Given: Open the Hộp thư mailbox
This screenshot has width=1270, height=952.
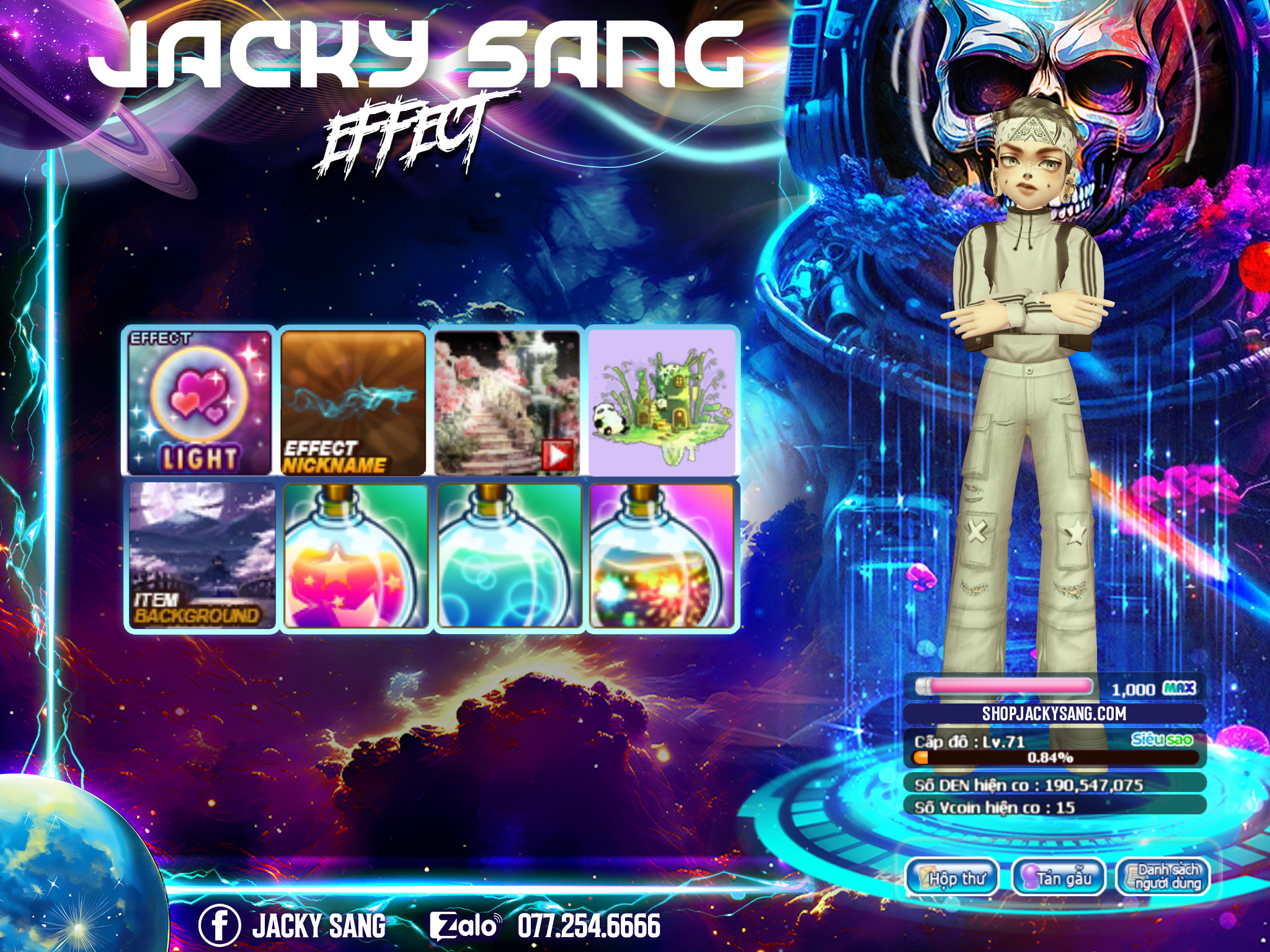Looking at the screenshot, I should [x=952, y=877].
